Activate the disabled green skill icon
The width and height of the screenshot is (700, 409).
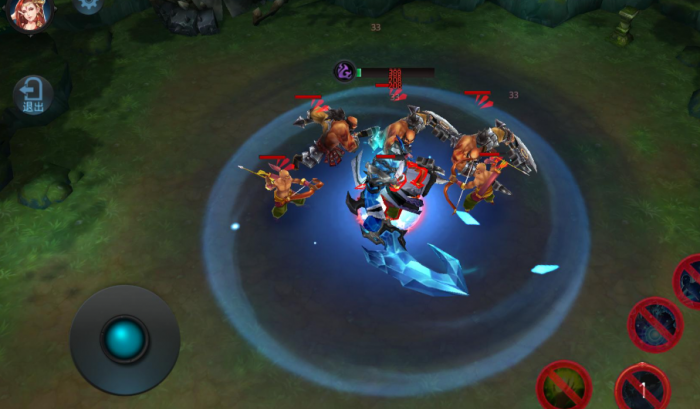pyautogui.click(x=564, y=386)
